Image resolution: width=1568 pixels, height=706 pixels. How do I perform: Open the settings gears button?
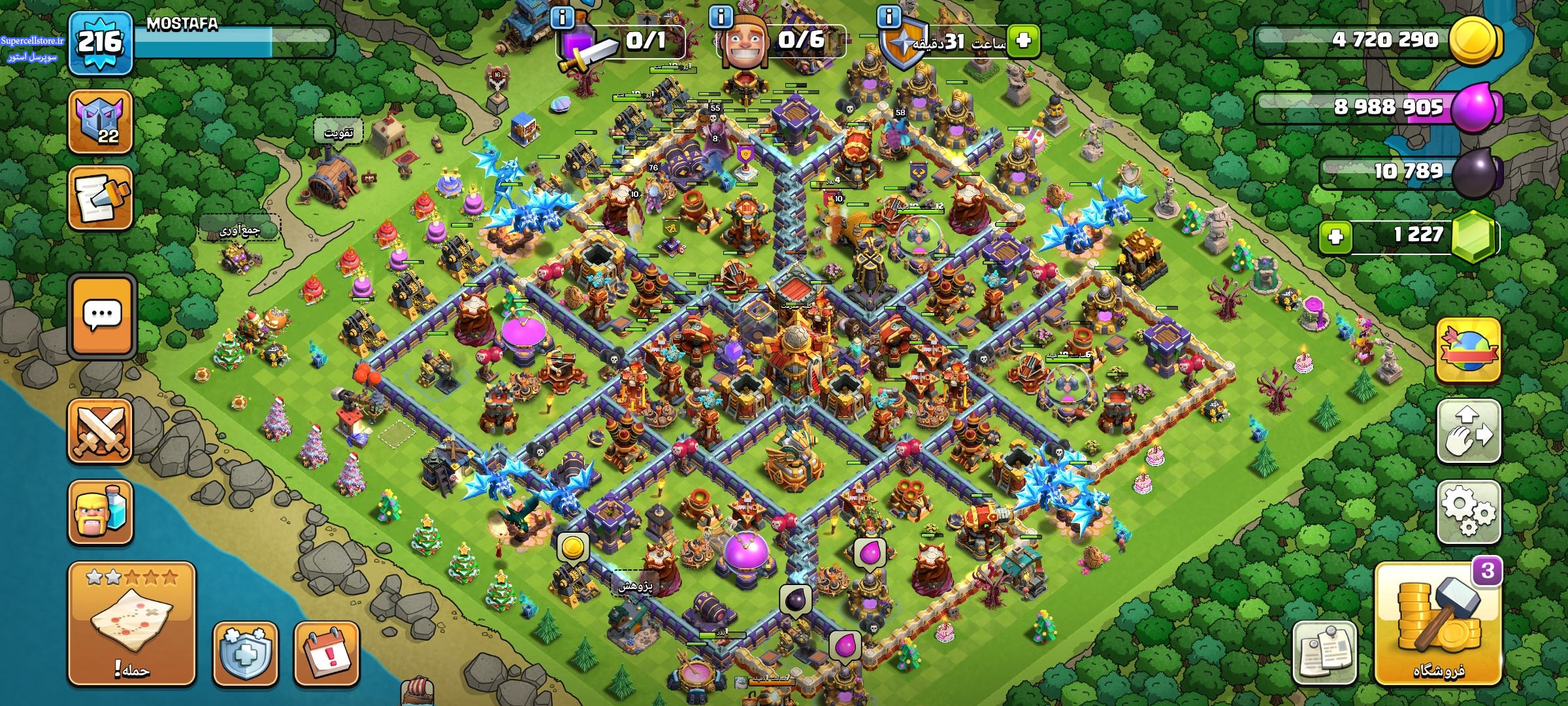tap(1468, 512)
